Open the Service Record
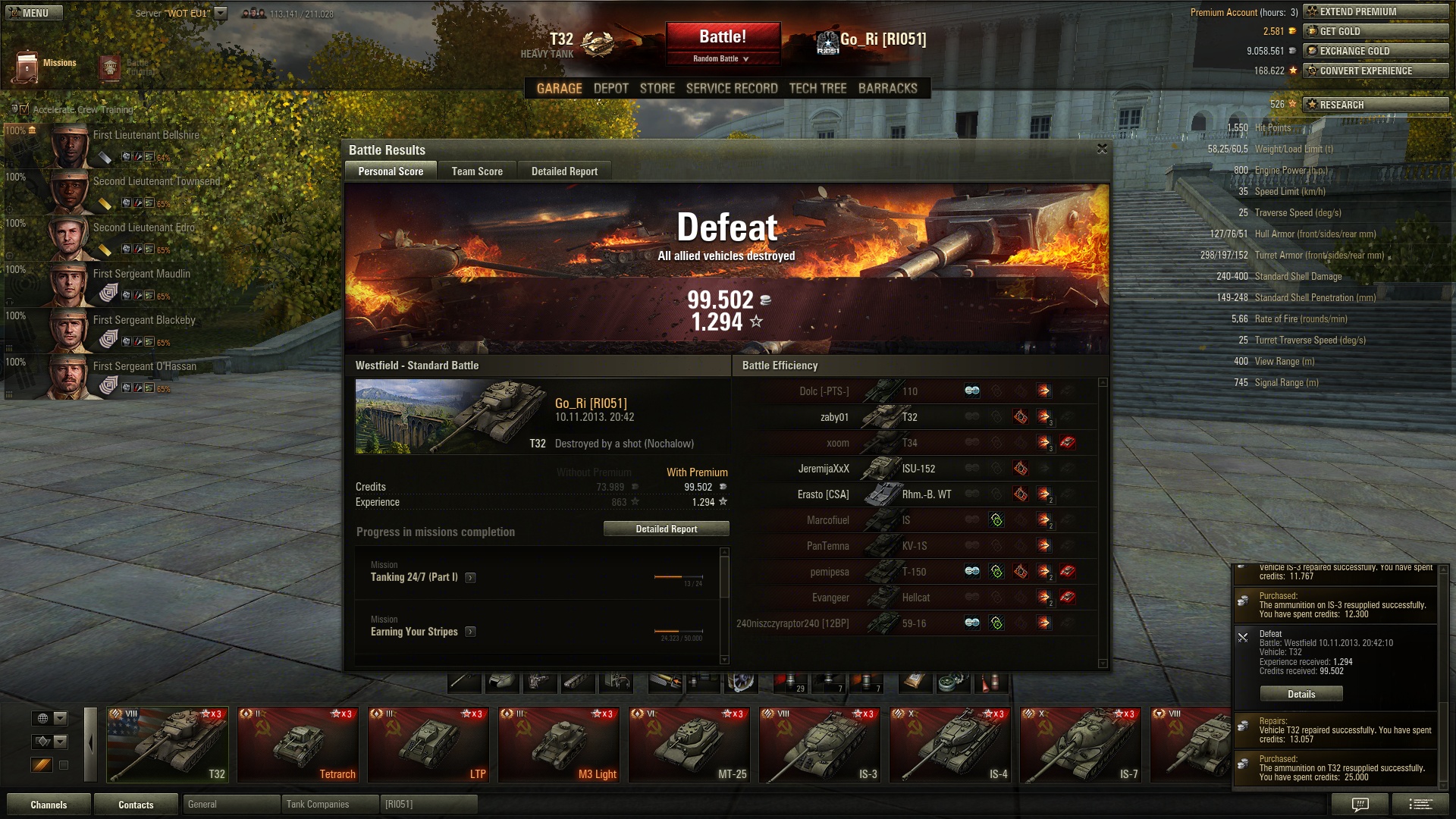Screen dimensions: 1456x819 [x=732, y=88]
